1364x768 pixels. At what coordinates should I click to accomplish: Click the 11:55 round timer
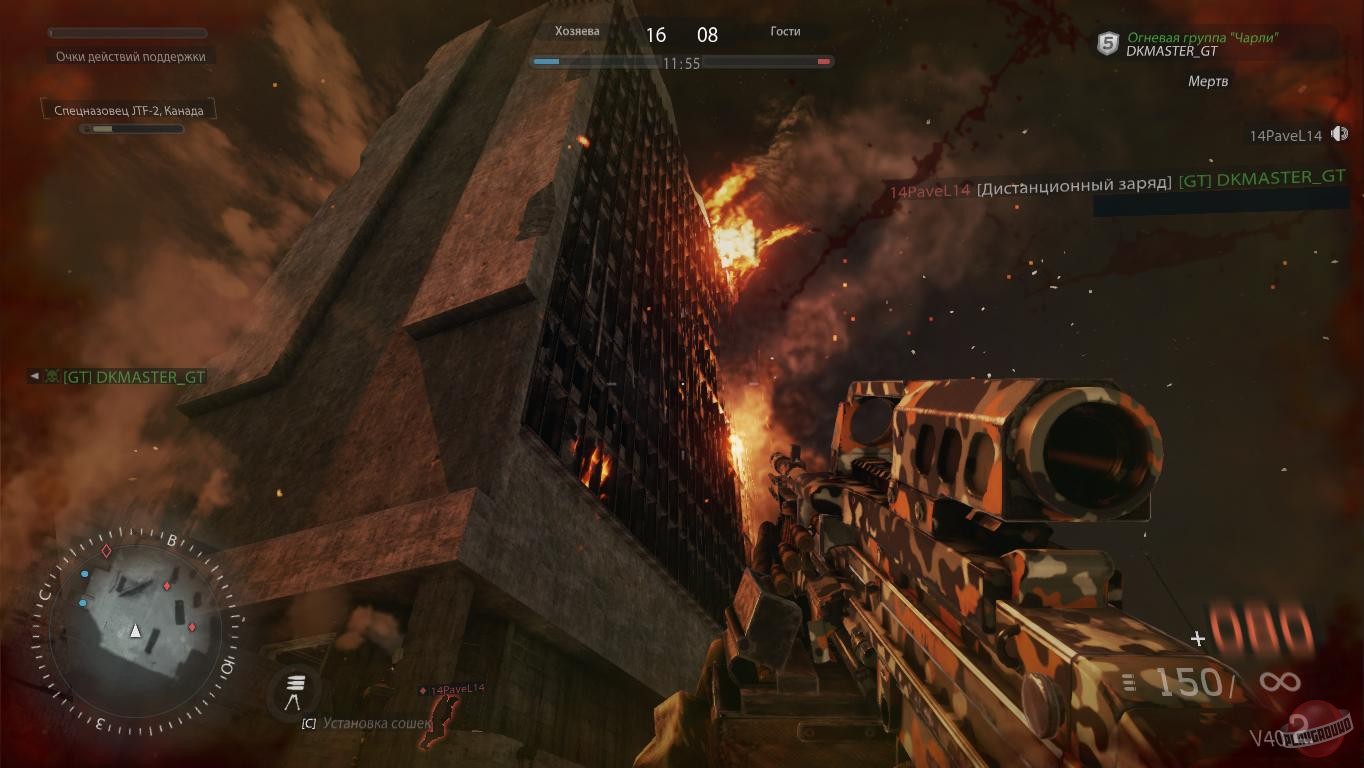pos(682,61)
